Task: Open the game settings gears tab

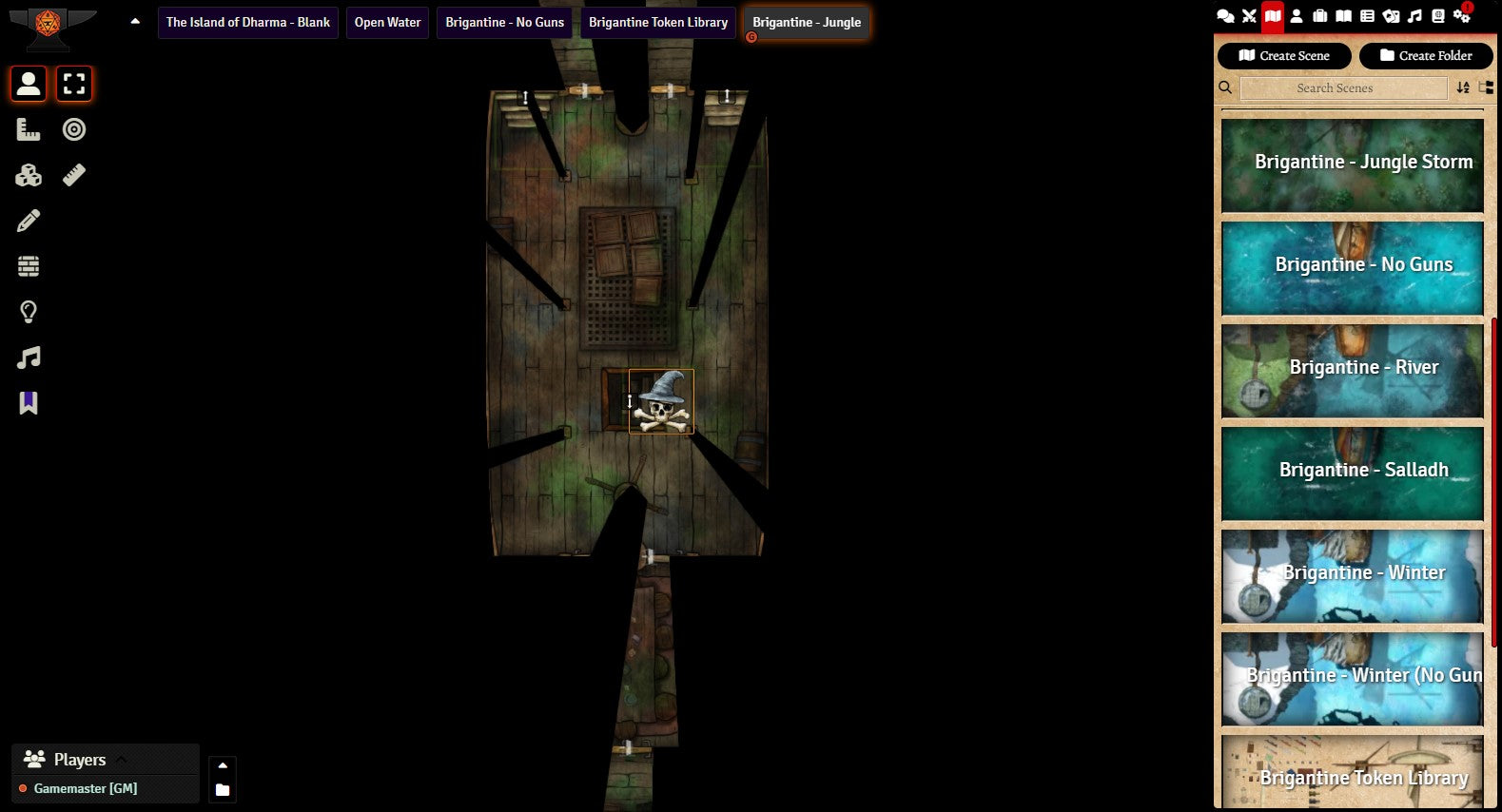Action: tap(1461, 16)
